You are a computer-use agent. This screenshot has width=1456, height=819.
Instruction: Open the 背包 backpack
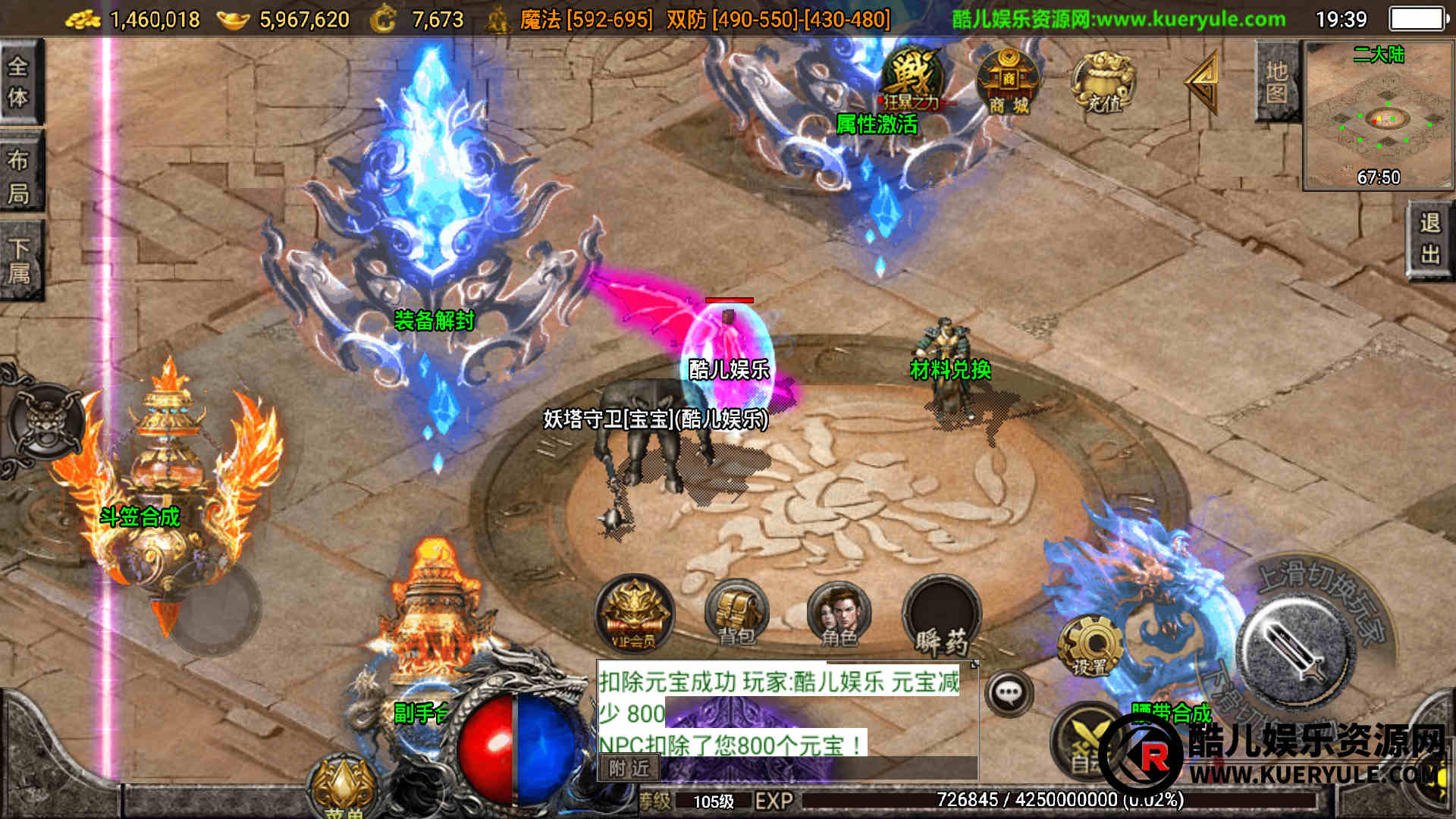pyautogui.click(x=736, y=614)
